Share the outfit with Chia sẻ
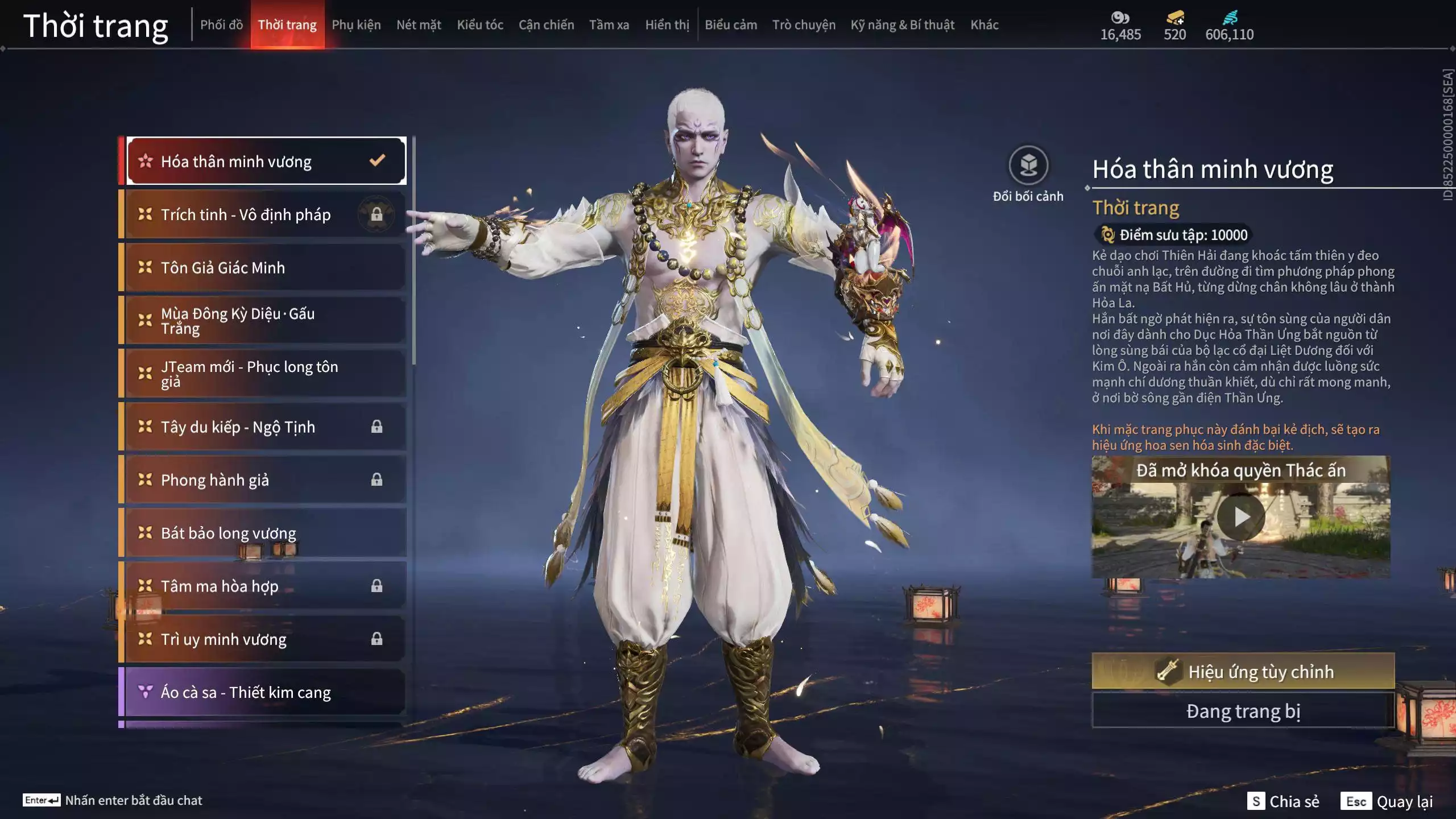Viewport: 1456px width, 819px height. (x=1283, y=801)
